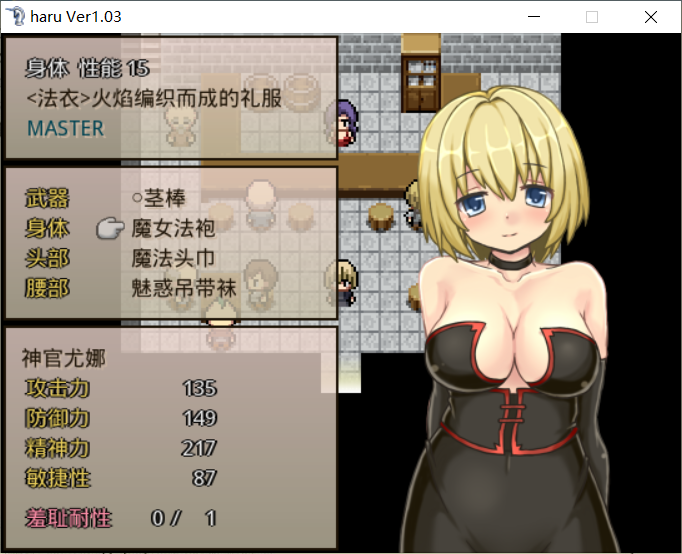682x554 pixels.
Task: Close the haru Ver1.03 window
Action: (651, 17)
